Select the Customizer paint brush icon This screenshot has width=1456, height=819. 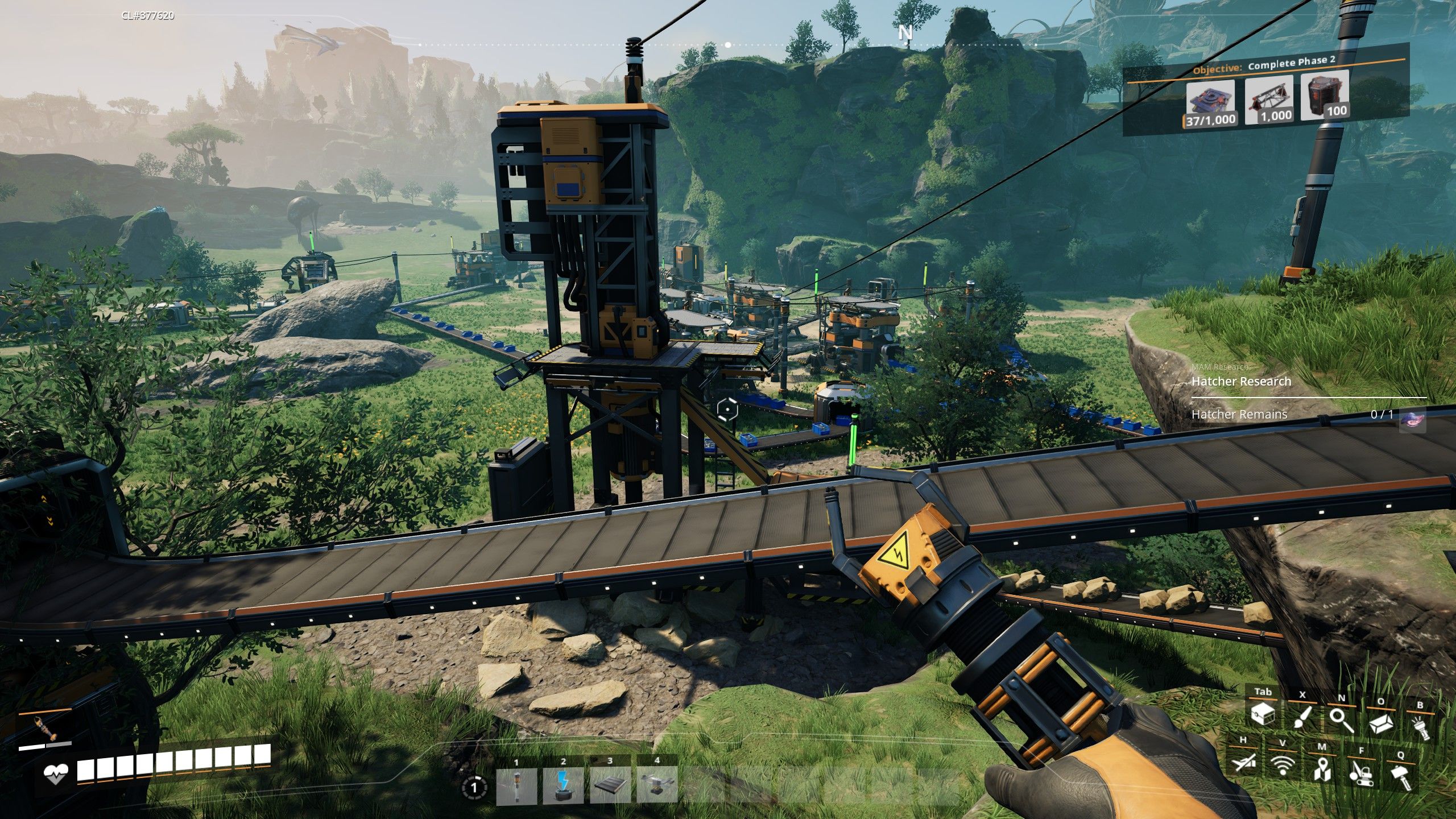1302,717
